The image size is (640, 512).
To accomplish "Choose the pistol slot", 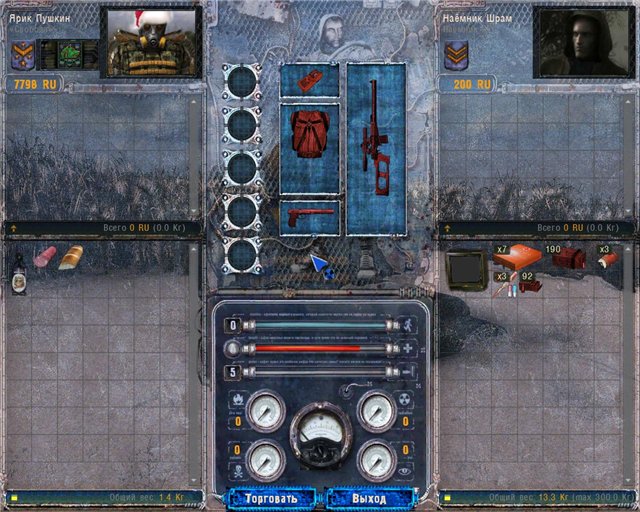I will click(x=309, y=217).
